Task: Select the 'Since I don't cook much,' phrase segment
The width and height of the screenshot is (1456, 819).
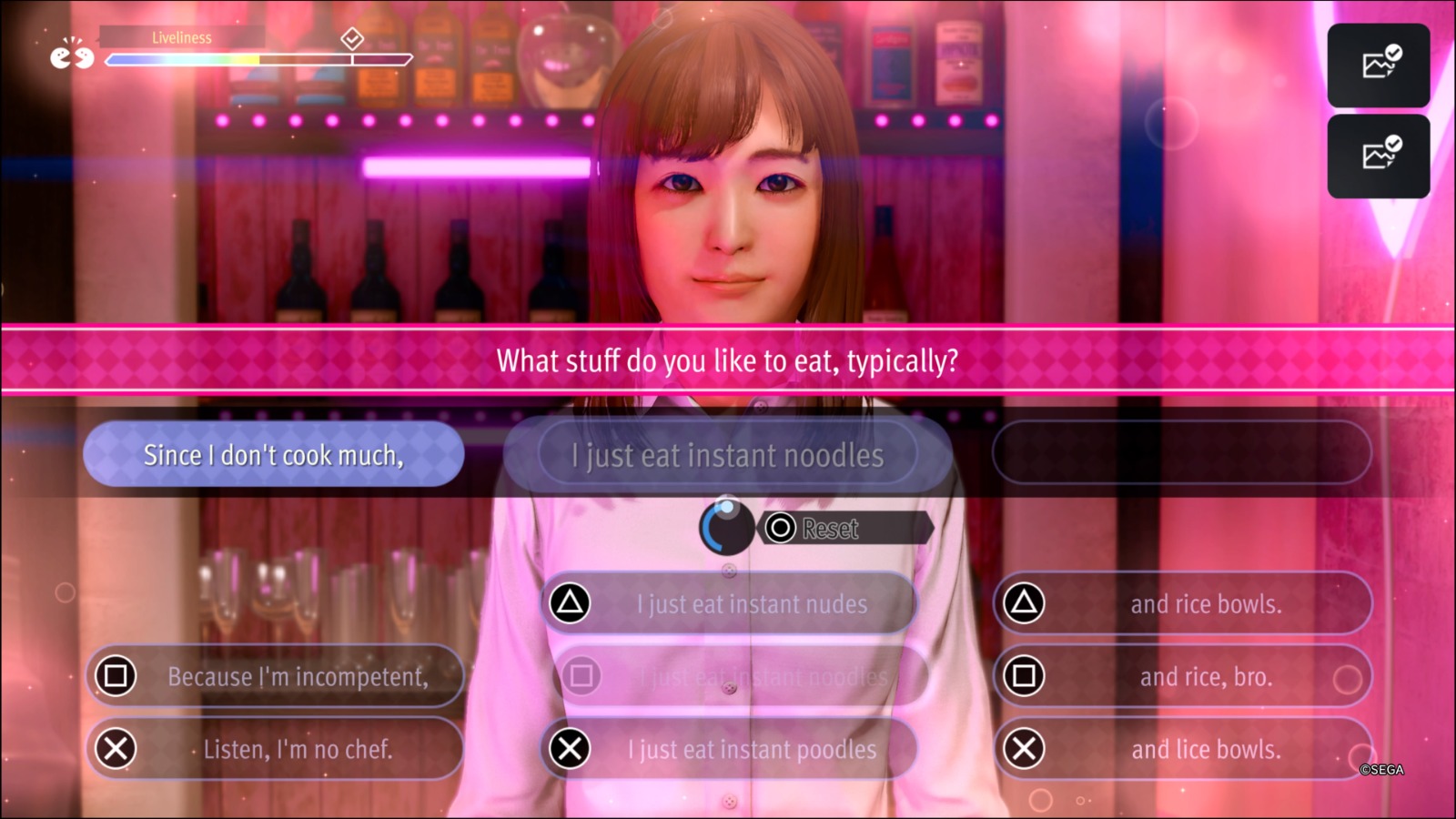Action: pos(273,455)
